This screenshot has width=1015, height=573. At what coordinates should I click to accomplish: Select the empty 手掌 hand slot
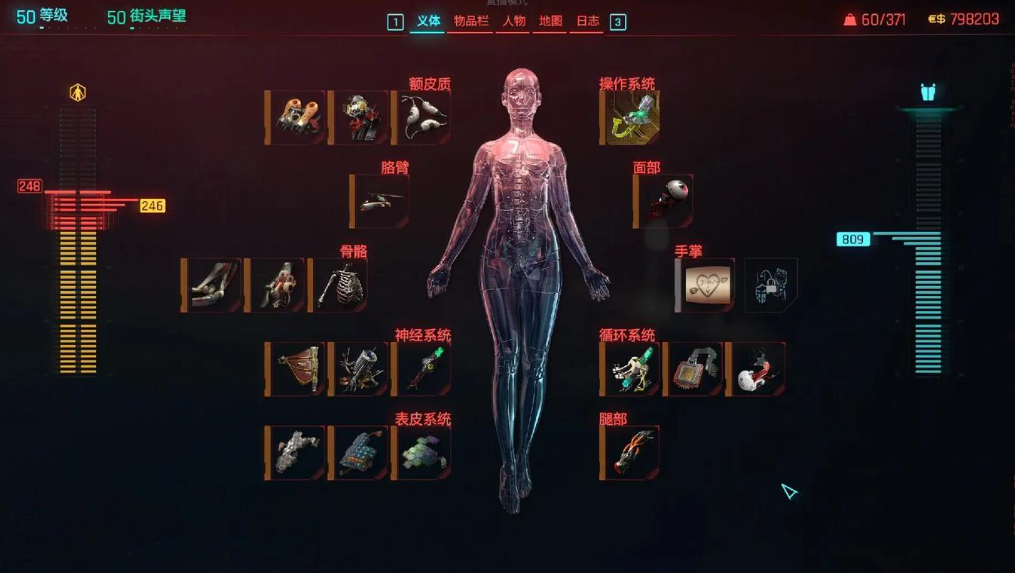point(770,285)
